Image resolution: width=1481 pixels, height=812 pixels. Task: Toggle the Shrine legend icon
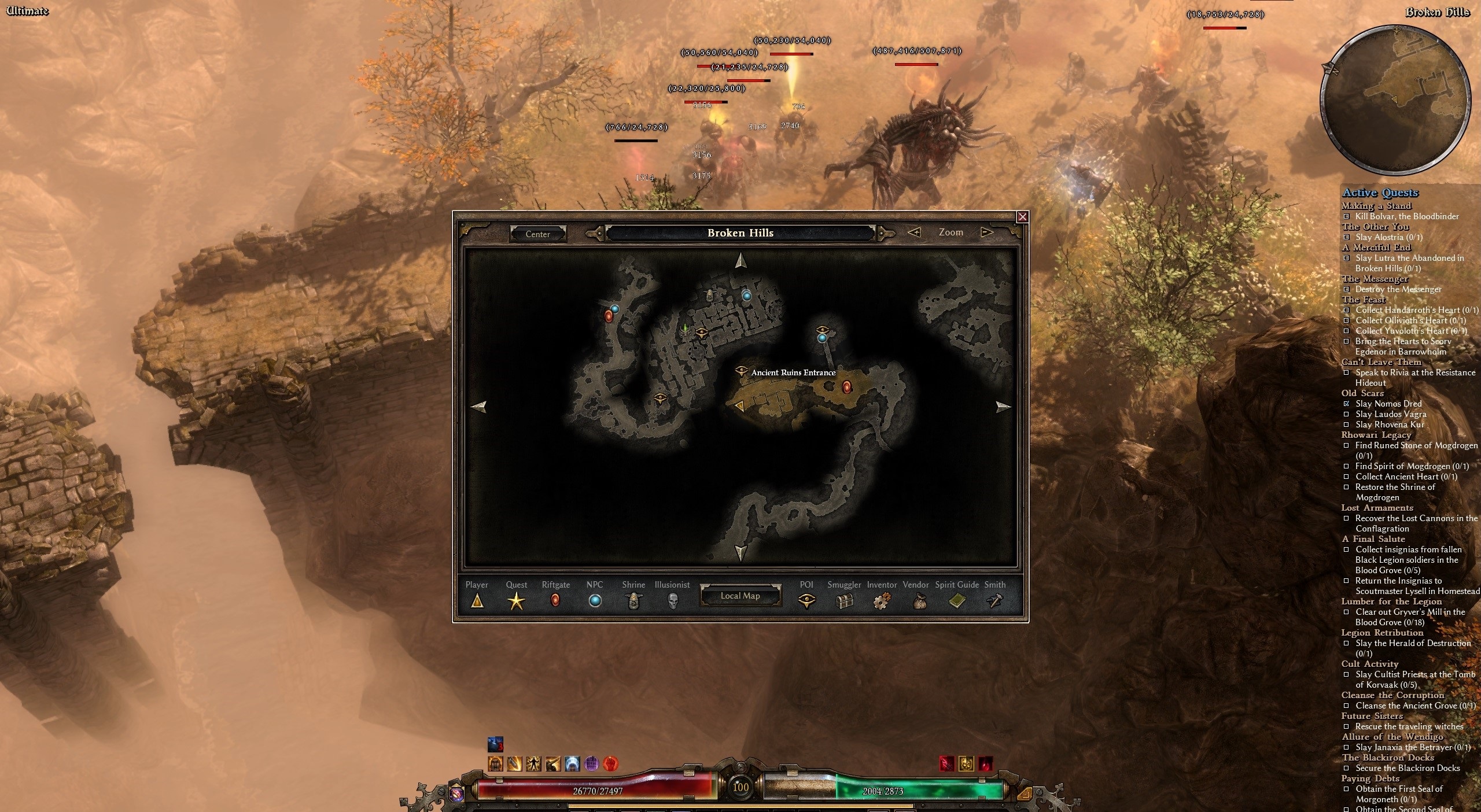tap(633, 602)
